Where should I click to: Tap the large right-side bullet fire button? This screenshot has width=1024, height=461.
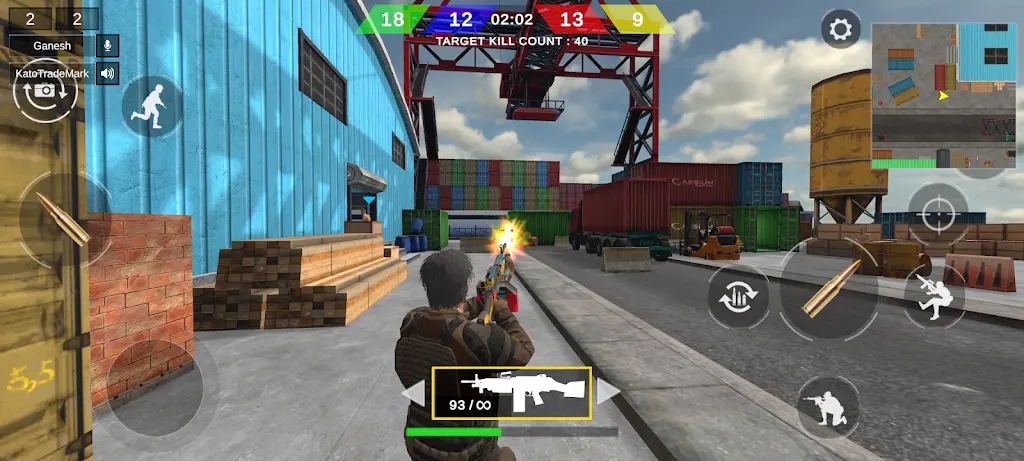pyautogui.click(x=829, y=289)
